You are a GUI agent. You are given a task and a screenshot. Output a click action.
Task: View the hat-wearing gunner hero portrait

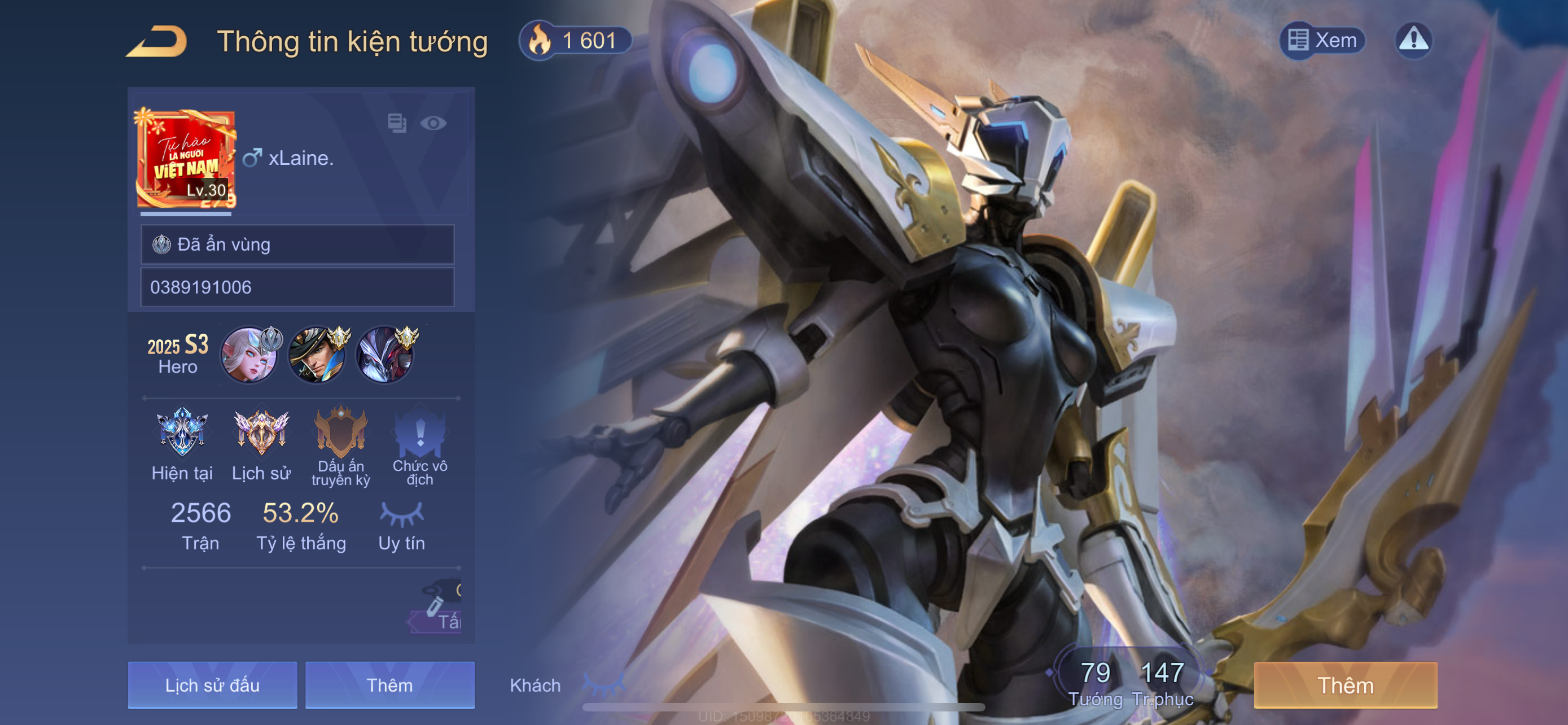coord(317,355)
